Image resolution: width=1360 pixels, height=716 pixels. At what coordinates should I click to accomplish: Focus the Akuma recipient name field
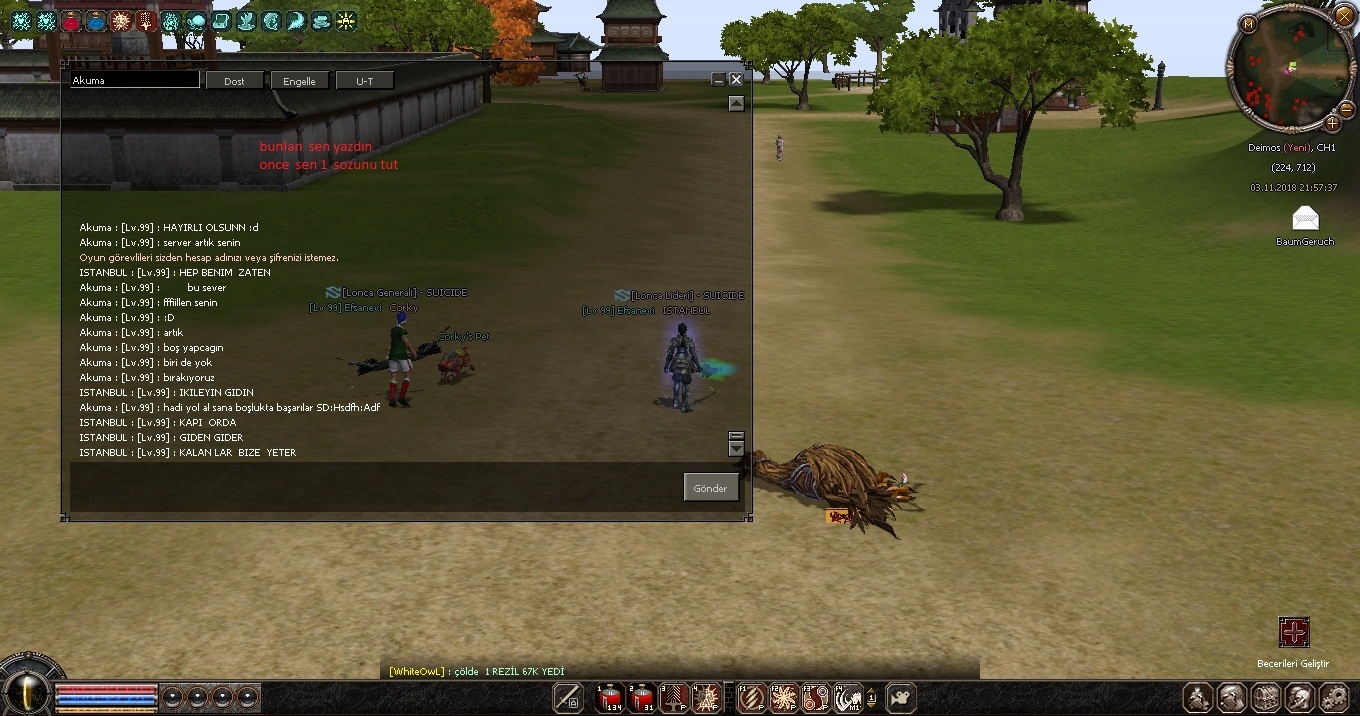[x=134, y=80]
